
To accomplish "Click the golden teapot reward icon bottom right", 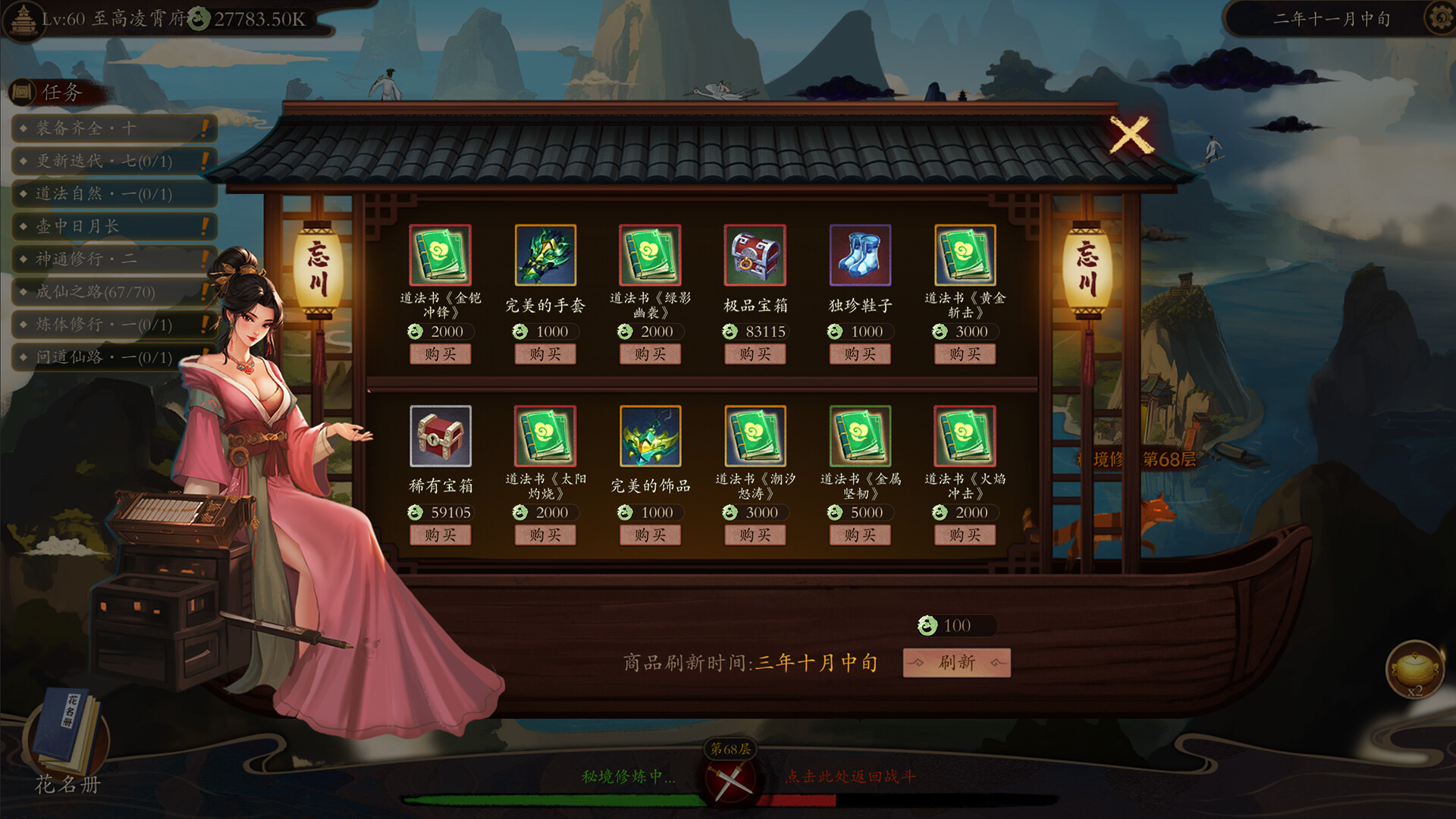I will click(1417, 671).
